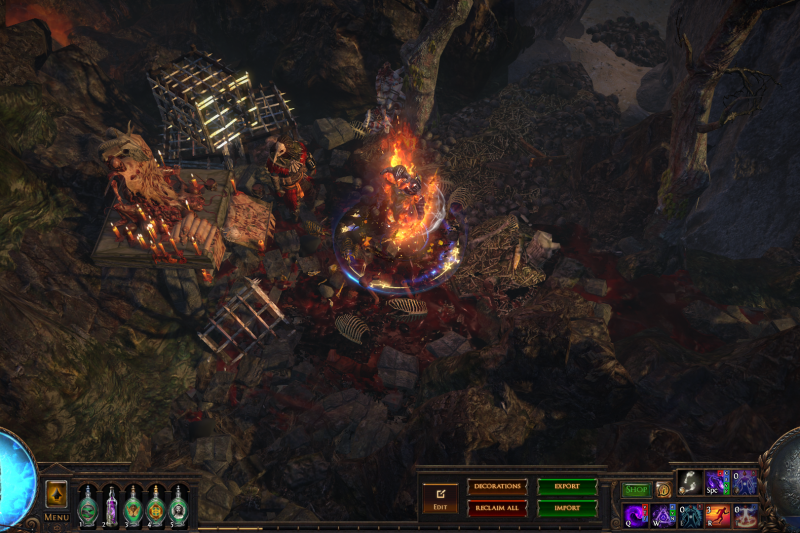The height and width of the screenshot is (533, 800).
Task: Use the green flask in slot 3
Action: pos(133,504)
